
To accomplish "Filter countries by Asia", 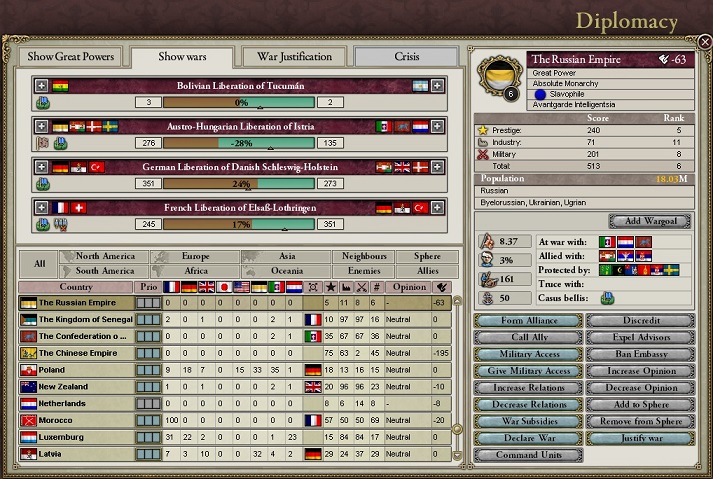I will (x=284, y=257).
